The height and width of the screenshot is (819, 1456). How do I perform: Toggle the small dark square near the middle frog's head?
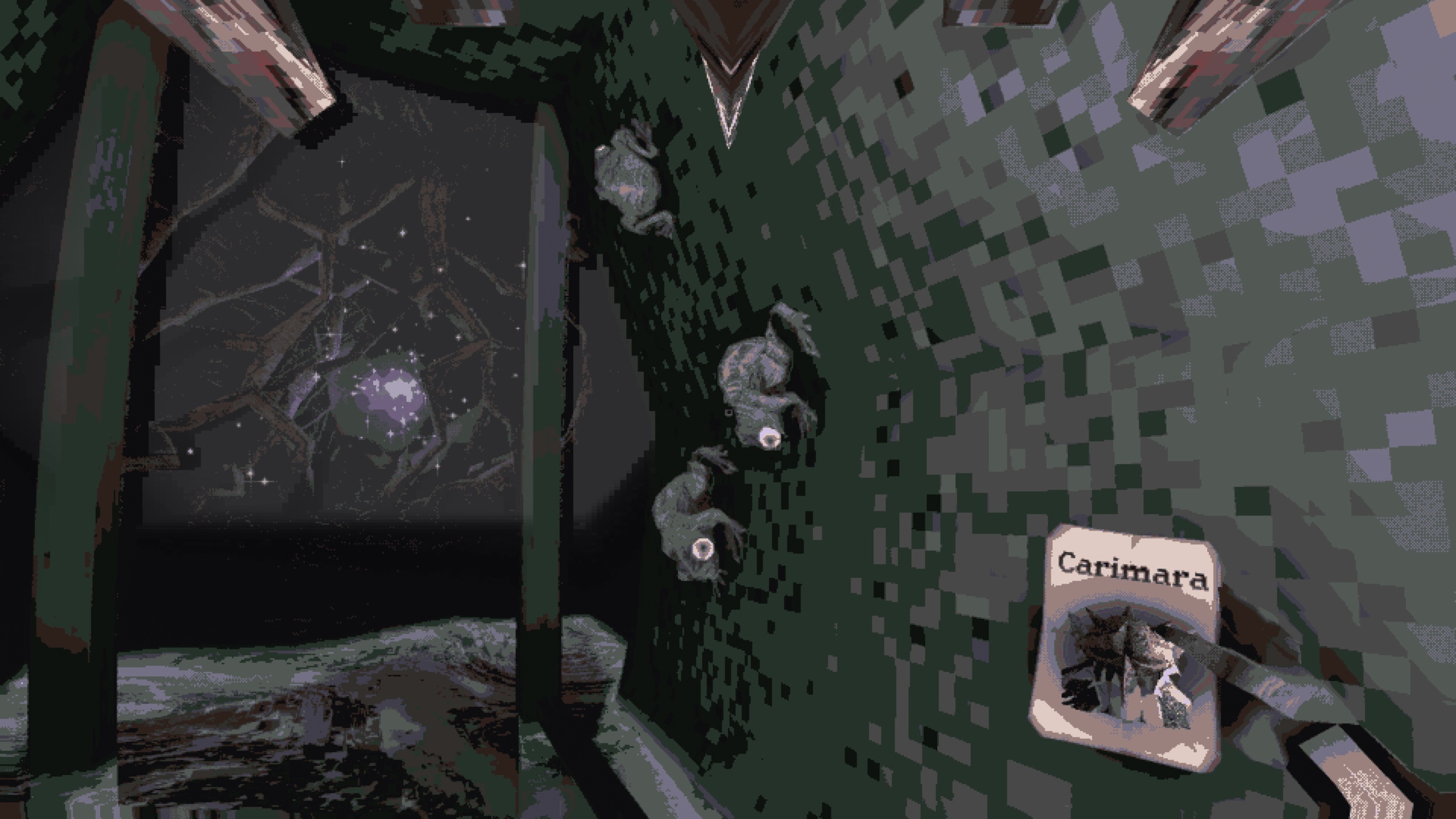coord(728,412)
